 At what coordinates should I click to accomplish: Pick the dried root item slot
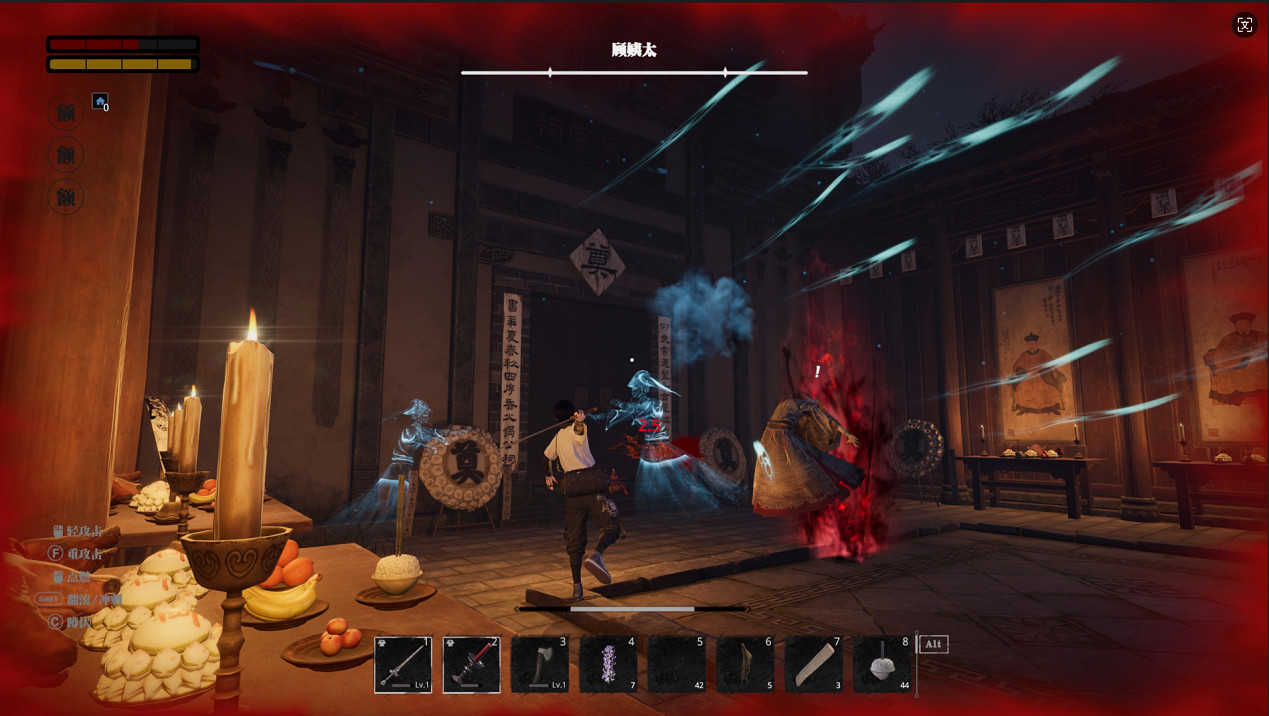click(745, 664)
